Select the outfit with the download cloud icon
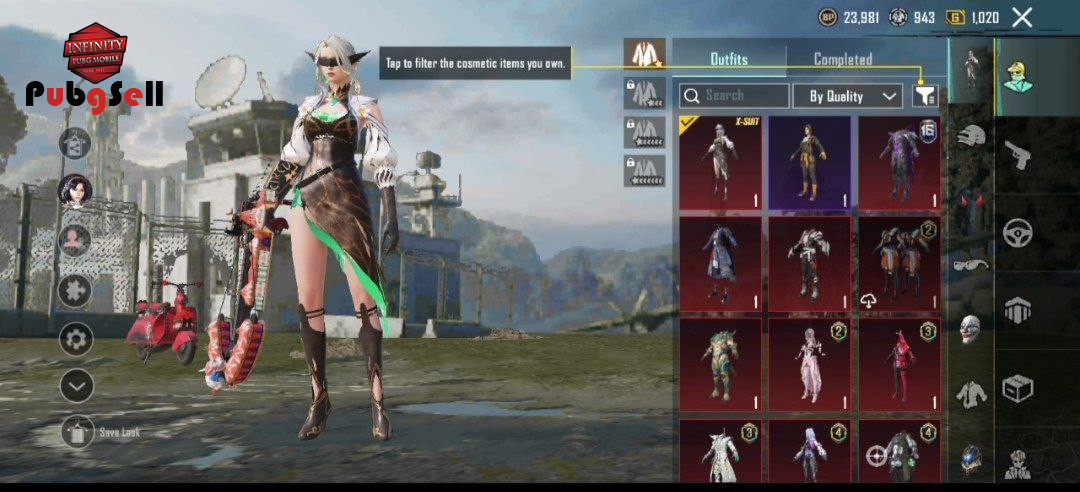Screen dimensions: 1080x492 (898, 264)
